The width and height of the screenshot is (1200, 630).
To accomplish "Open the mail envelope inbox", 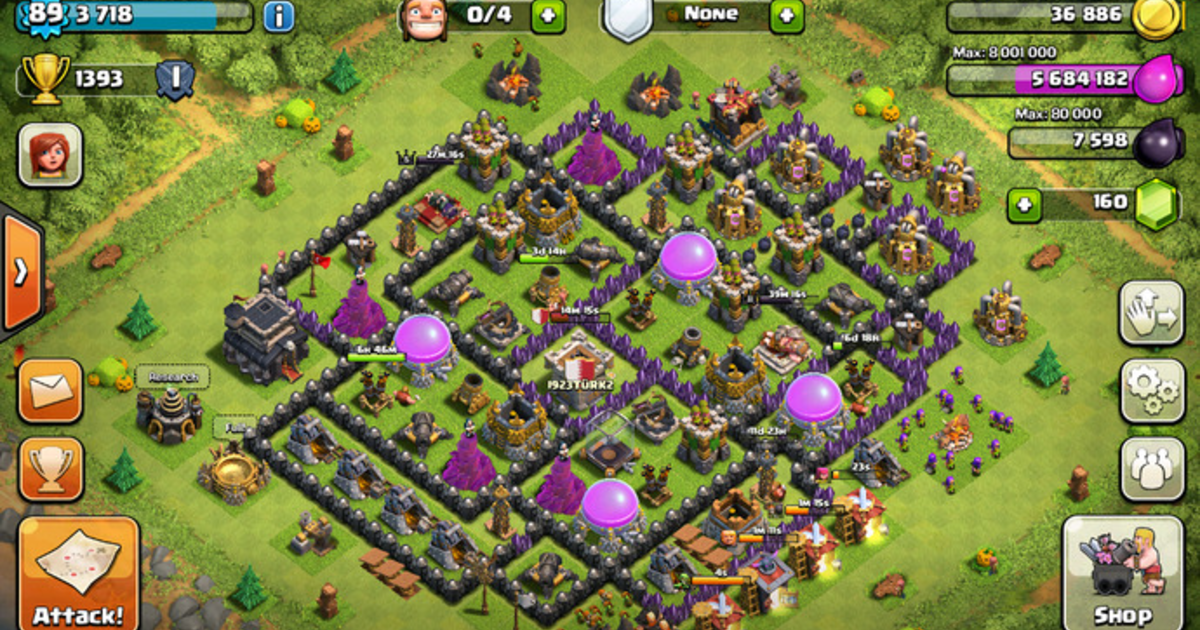I will point(49,391).
